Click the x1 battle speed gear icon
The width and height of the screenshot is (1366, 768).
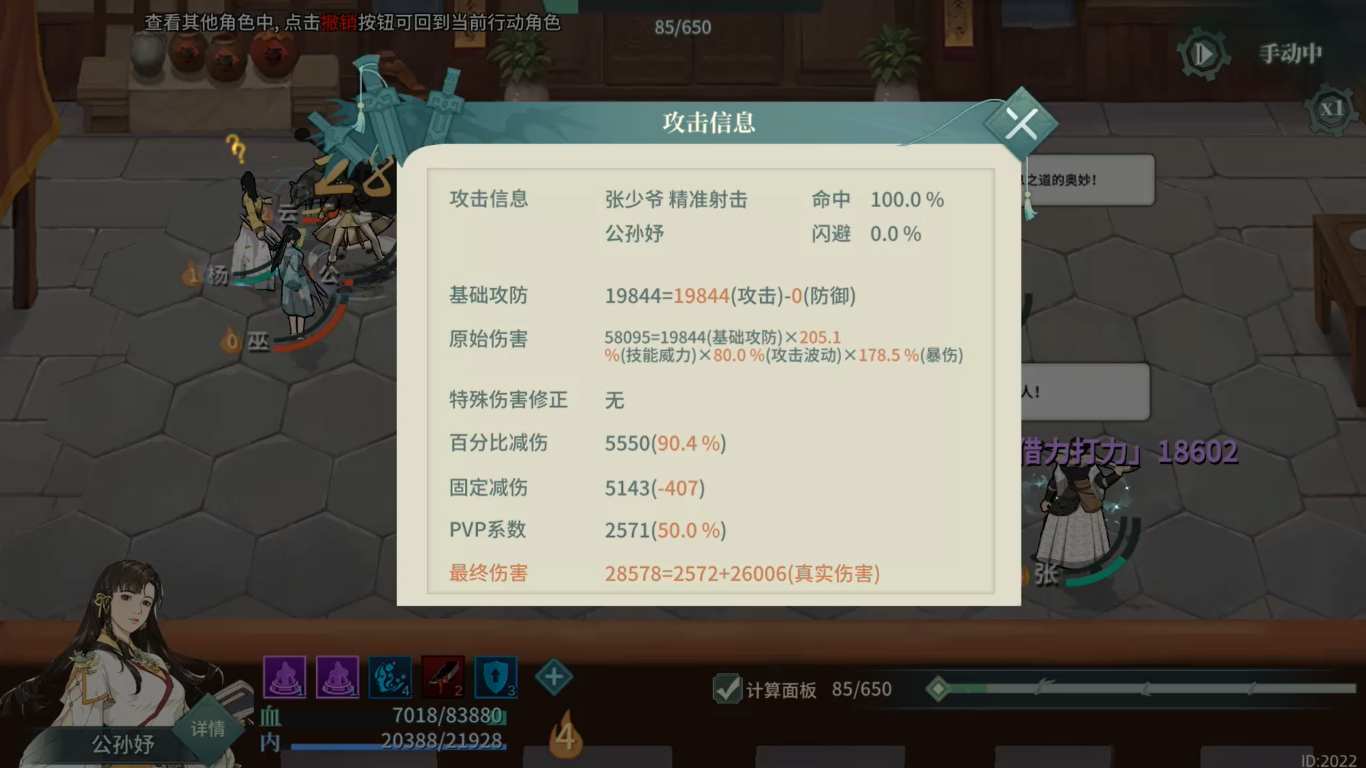click(x=1331, y=110)
